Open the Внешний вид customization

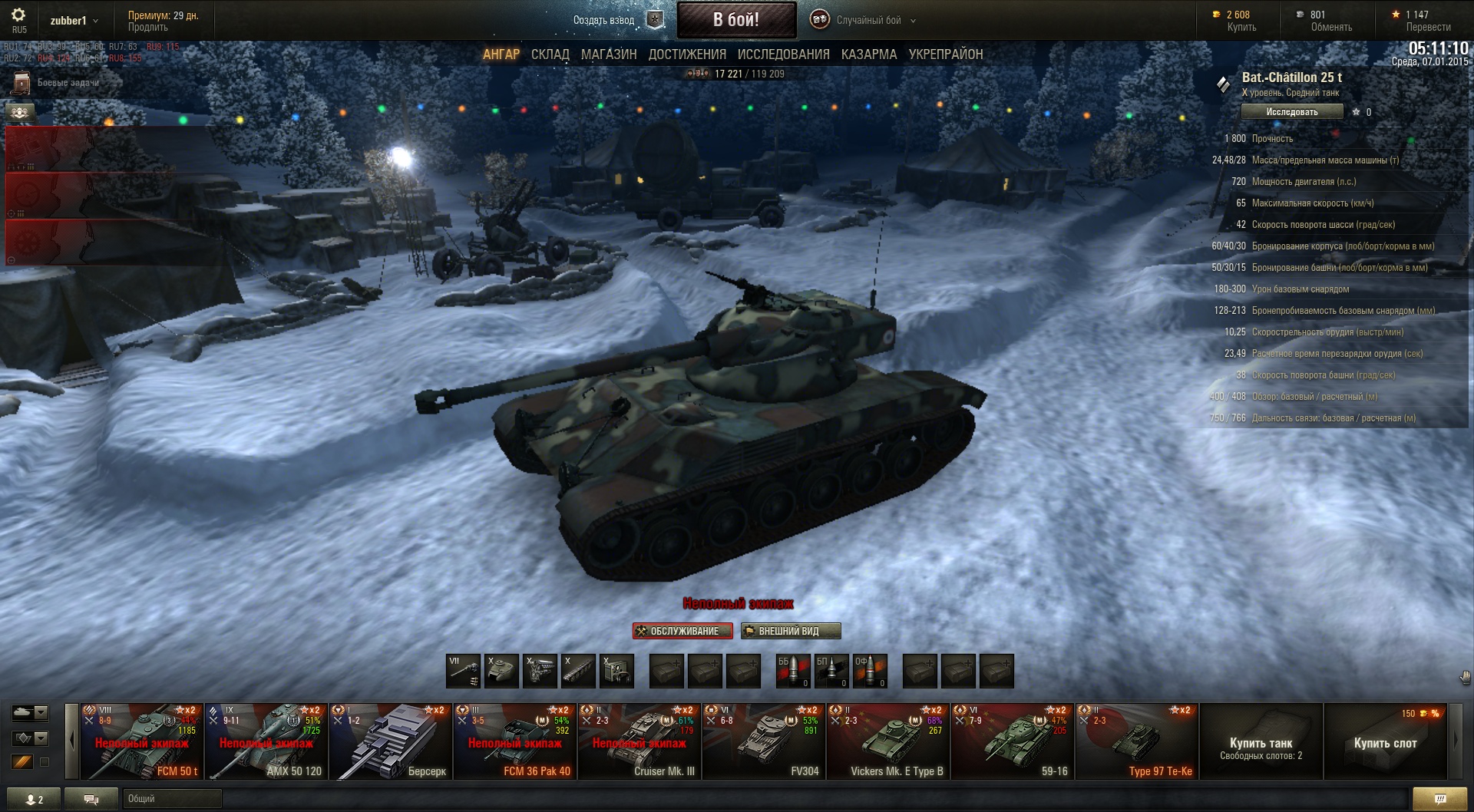(790, 631)
